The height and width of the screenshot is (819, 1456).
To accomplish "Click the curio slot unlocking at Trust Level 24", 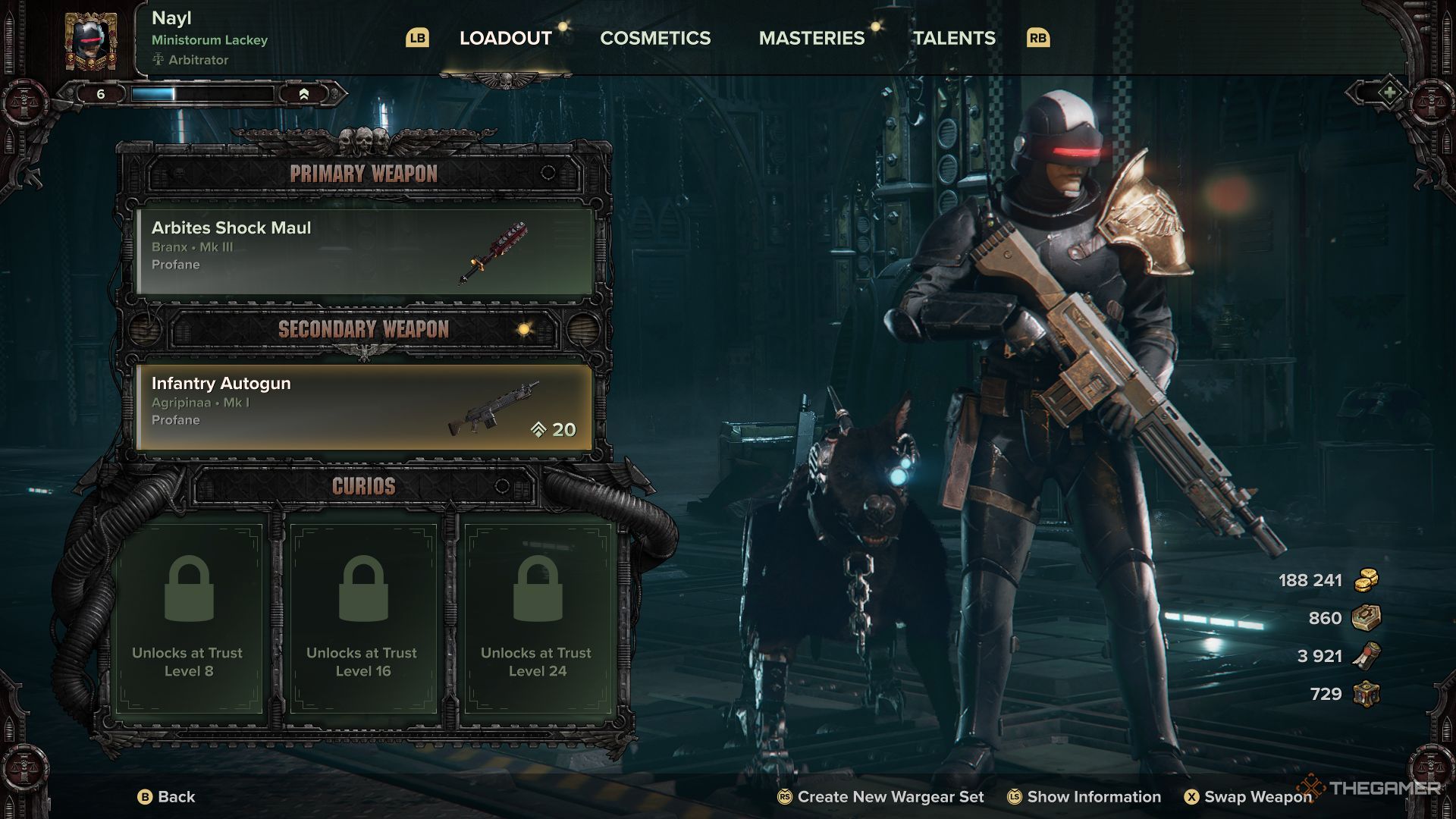I will click(x=538, y=616).
